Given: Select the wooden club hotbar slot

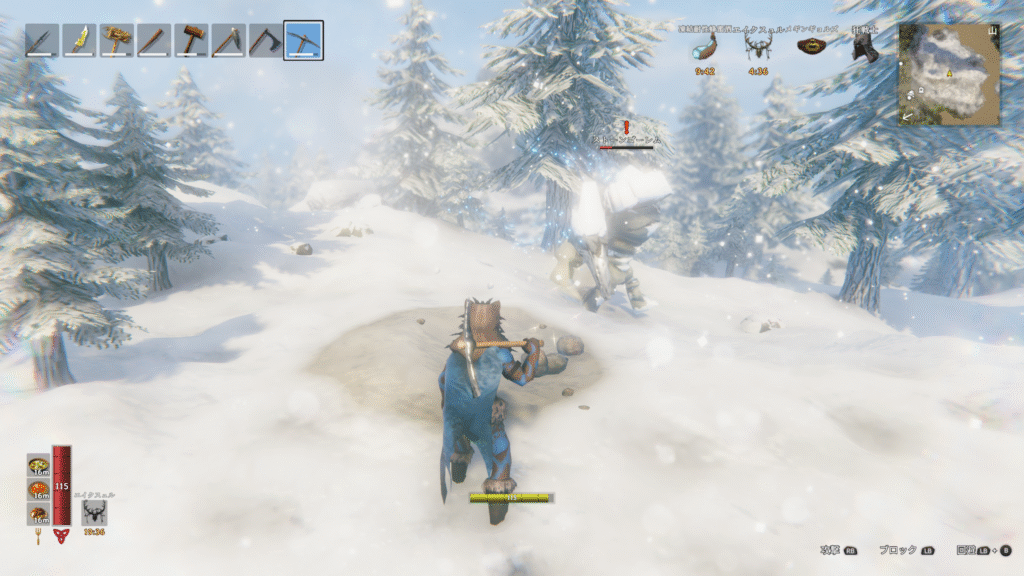Looking at the screenshot, I should (x=153, y=41).
